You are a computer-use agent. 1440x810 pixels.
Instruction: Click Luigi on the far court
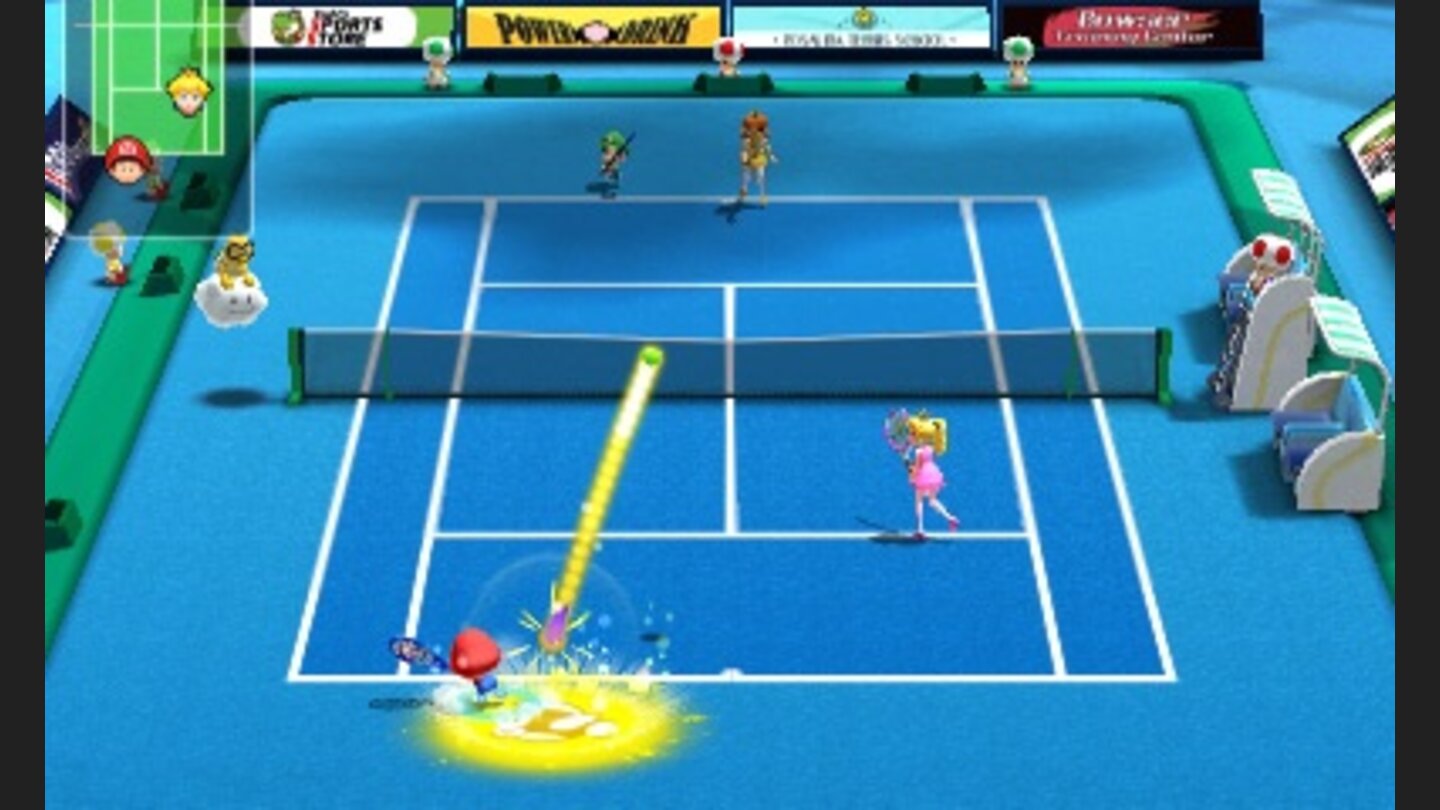[608, 160]
